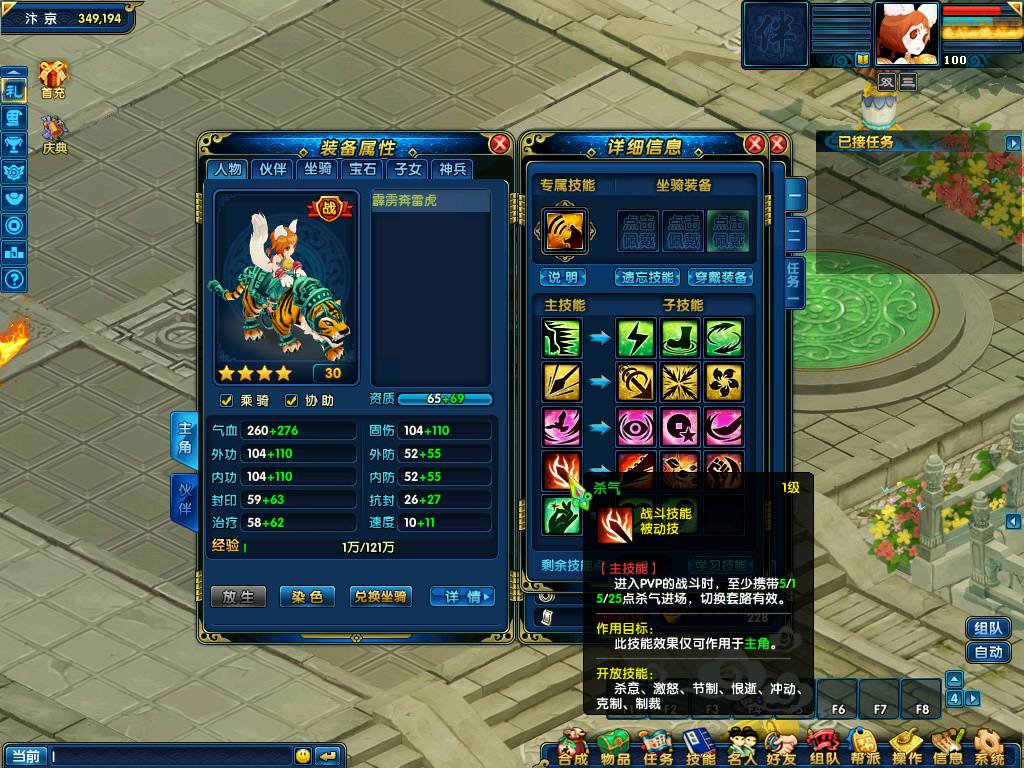
Task: Close the 装备属性 equipment window
Action: pyautogui.click(x=499, y=144)
